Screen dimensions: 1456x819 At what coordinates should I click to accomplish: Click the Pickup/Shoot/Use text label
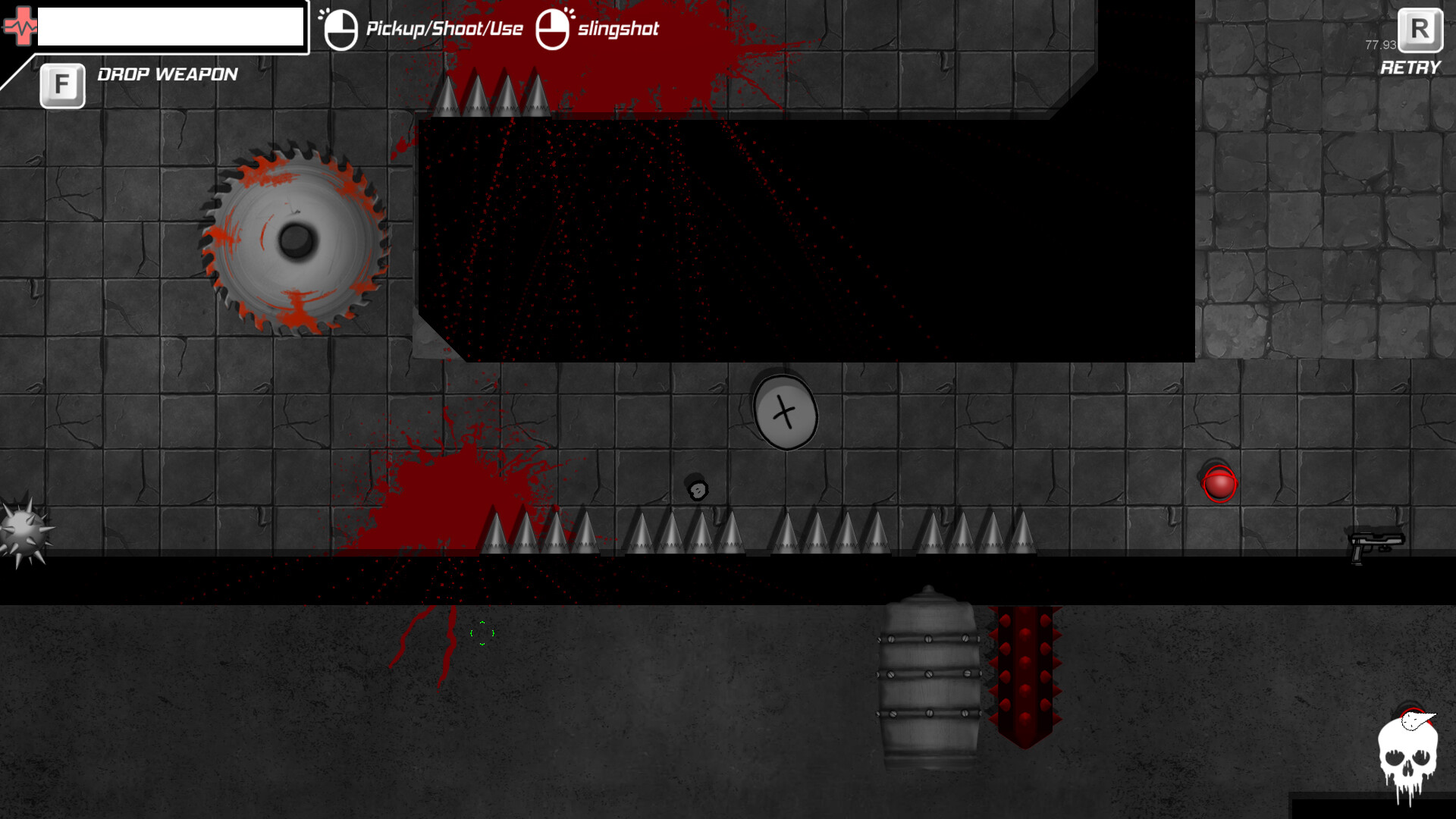[444, 29]
